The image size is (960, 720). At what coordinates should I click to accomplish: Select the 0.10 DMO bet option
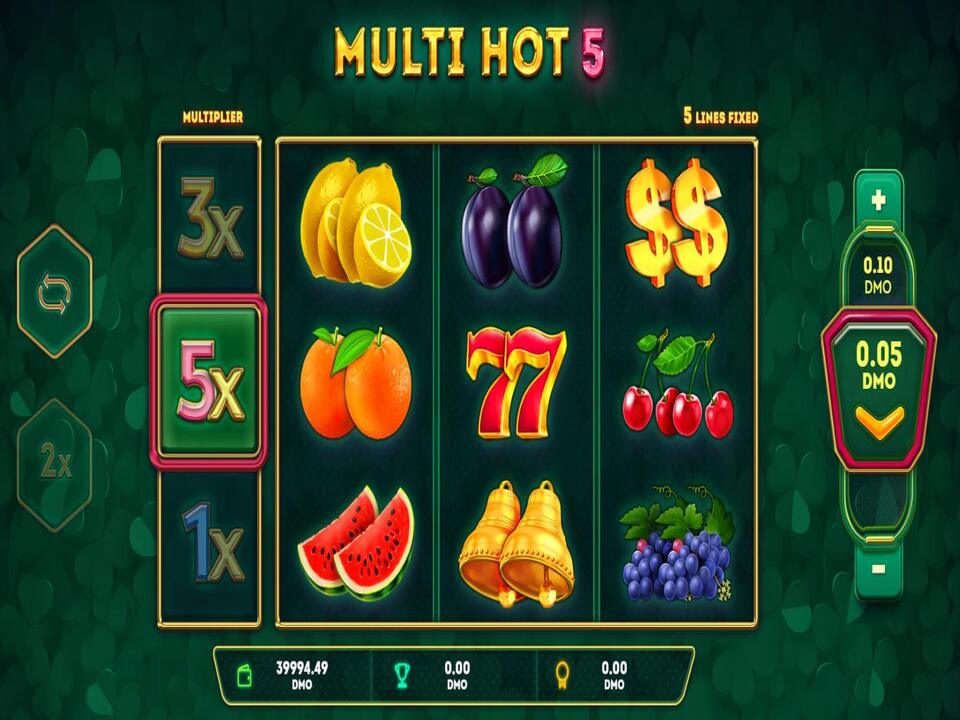[x=878, y=275]
